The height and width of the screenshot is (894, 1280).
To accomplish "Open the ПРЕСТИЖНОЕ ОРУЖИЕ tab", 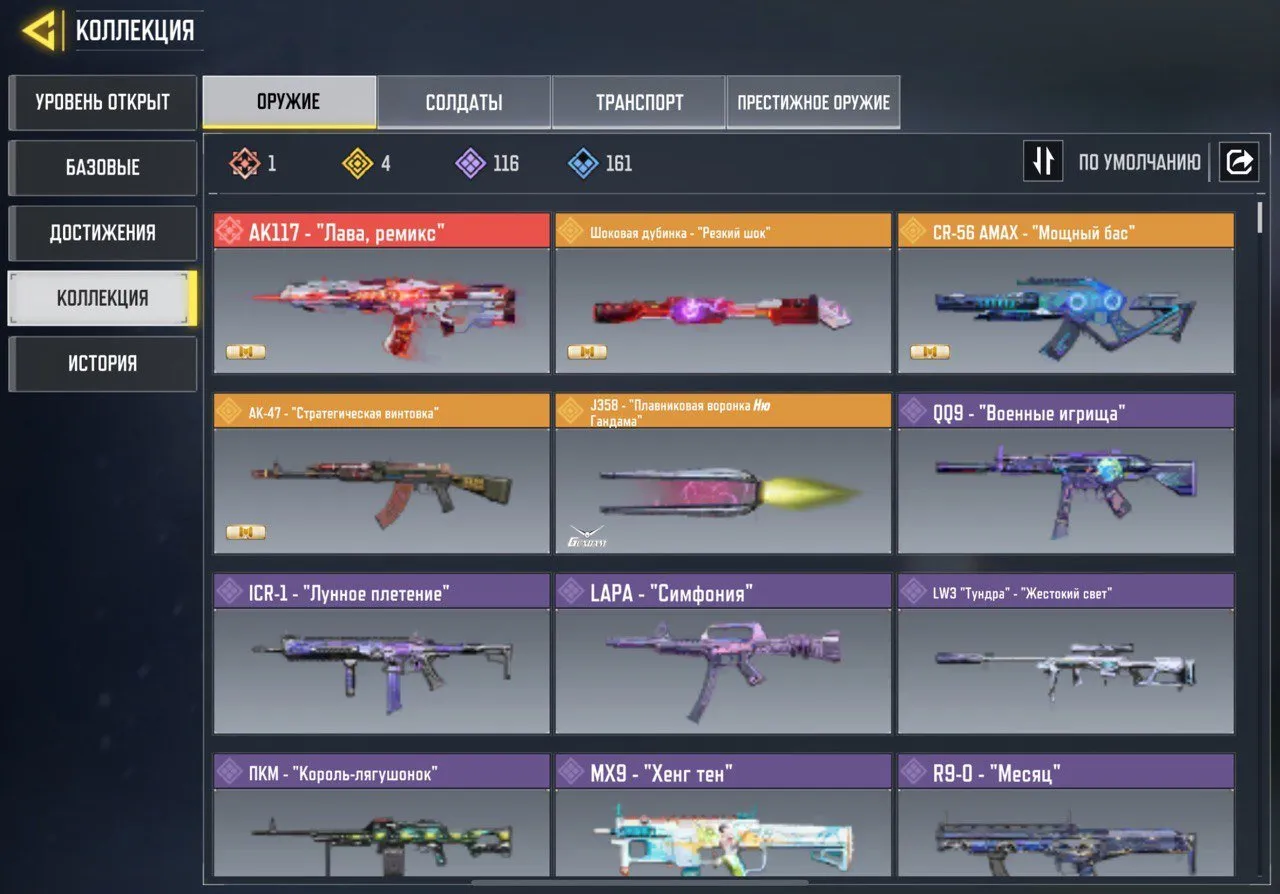I will click(813, 101).
